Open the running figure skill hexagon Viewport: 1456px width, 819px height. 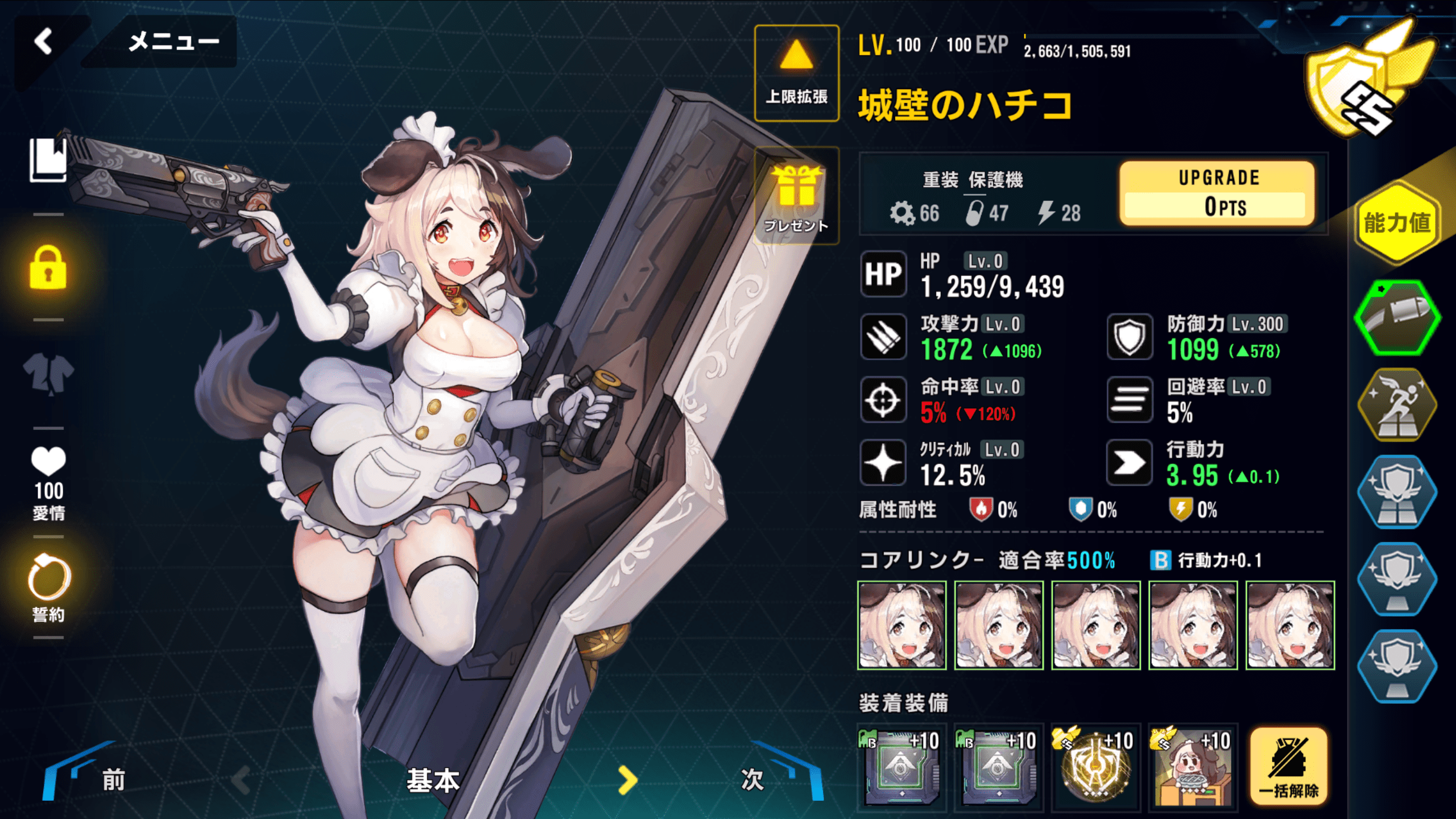1397,405
